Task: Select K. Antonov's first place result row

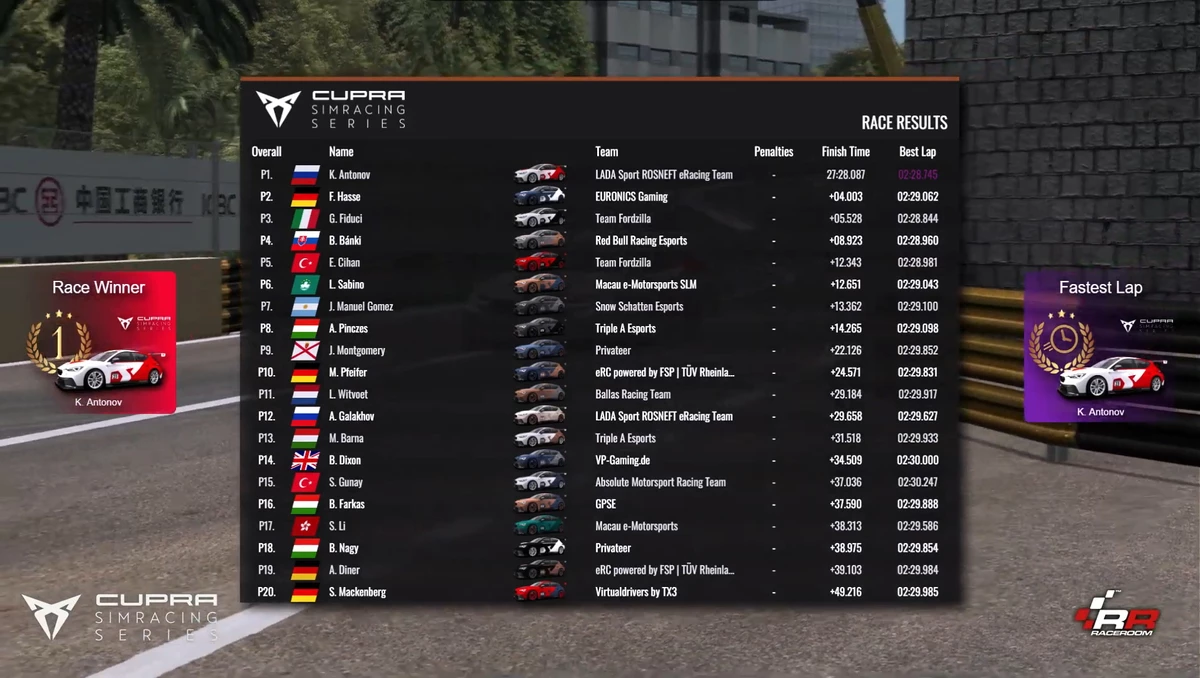Action: [x=600, y=175]
